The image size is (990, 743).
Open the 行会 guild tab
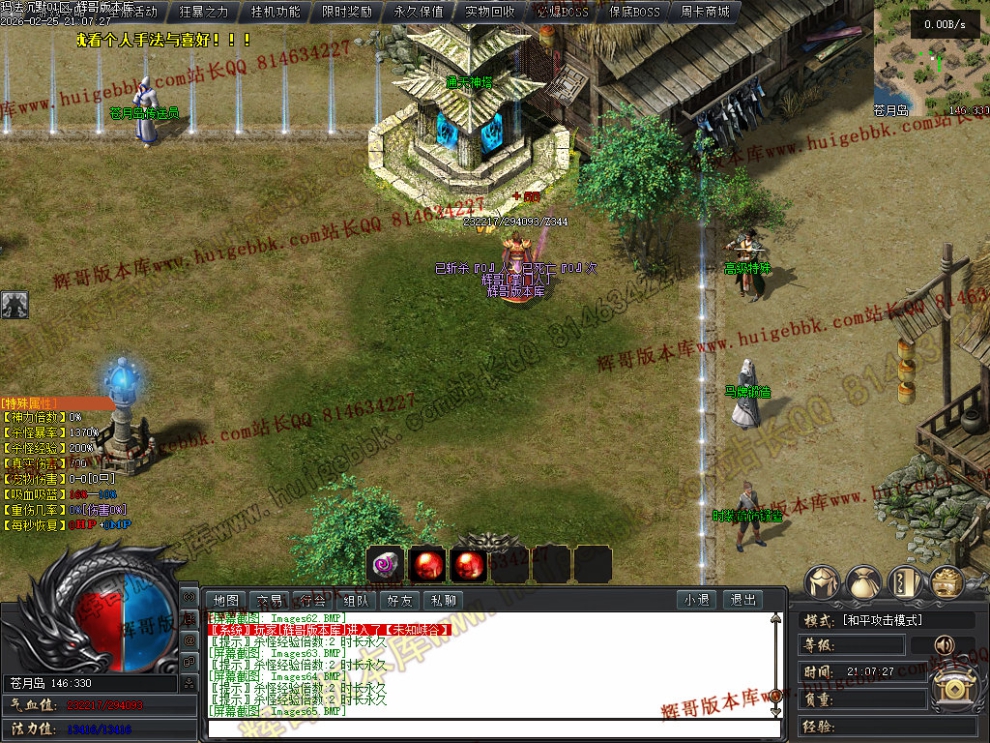click(313, 600)
